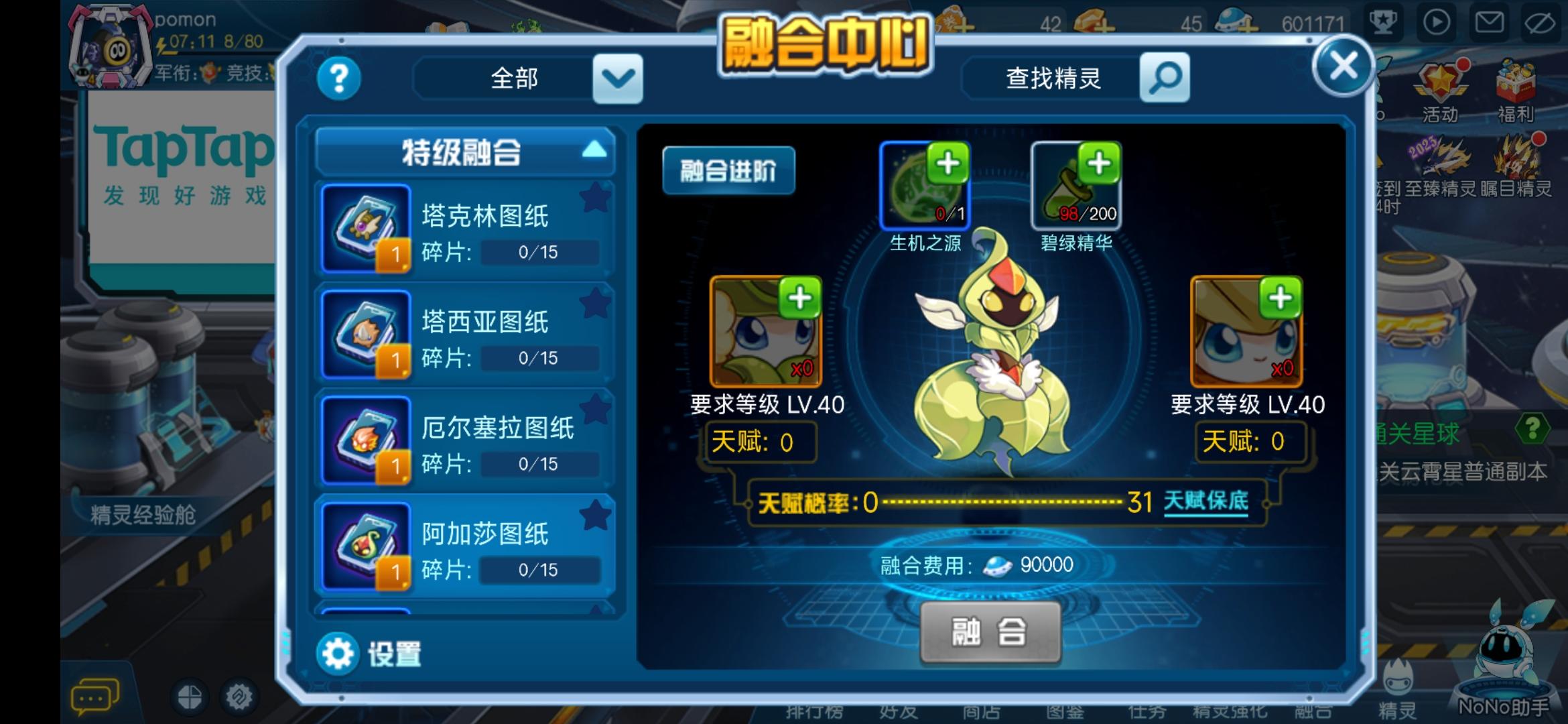Screen dimensions: 1568x724
Task: Toggle the star on 塔克林图纸
Action: [x=595, y=196]
